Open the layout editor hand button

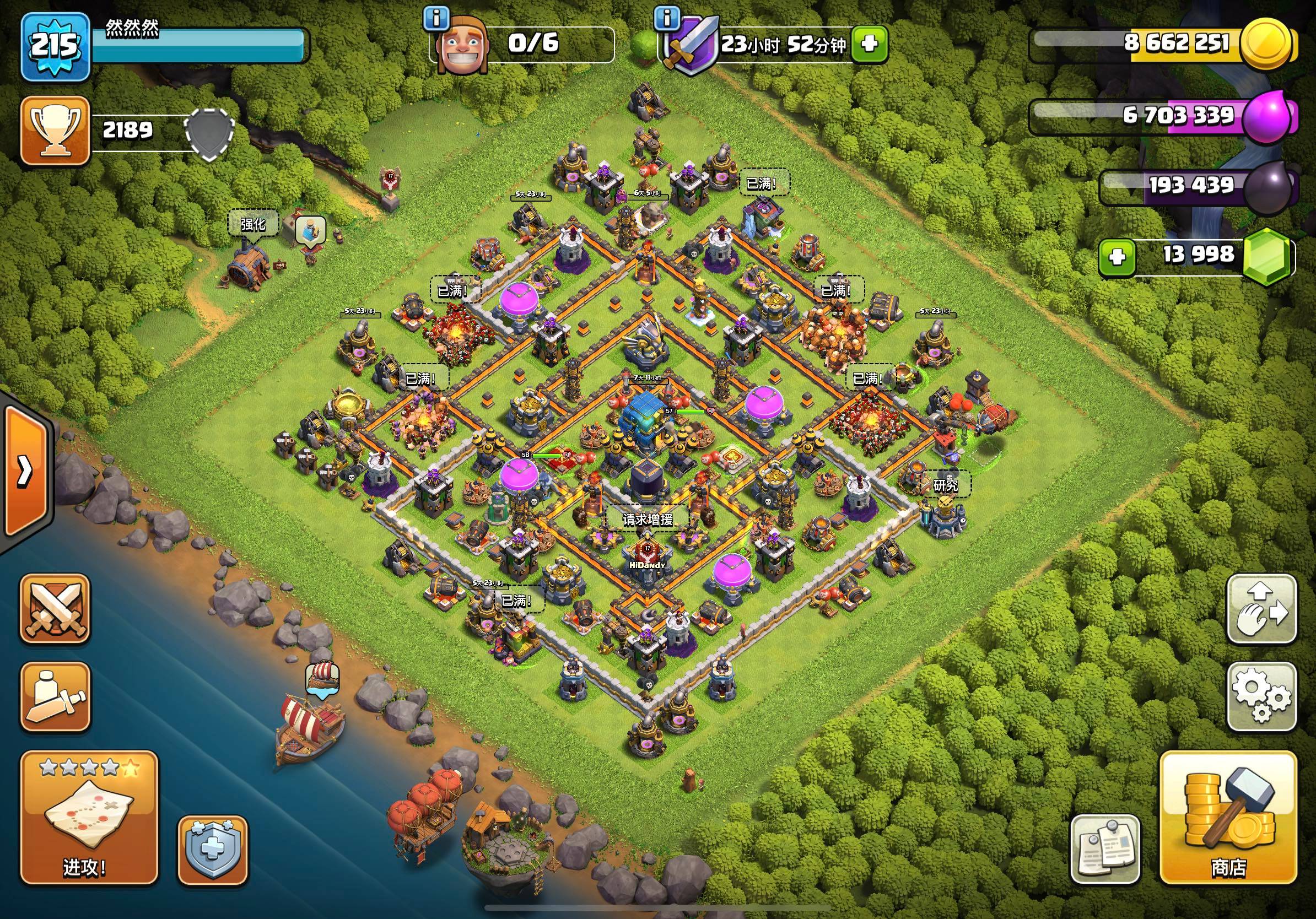click(1261, 609)
